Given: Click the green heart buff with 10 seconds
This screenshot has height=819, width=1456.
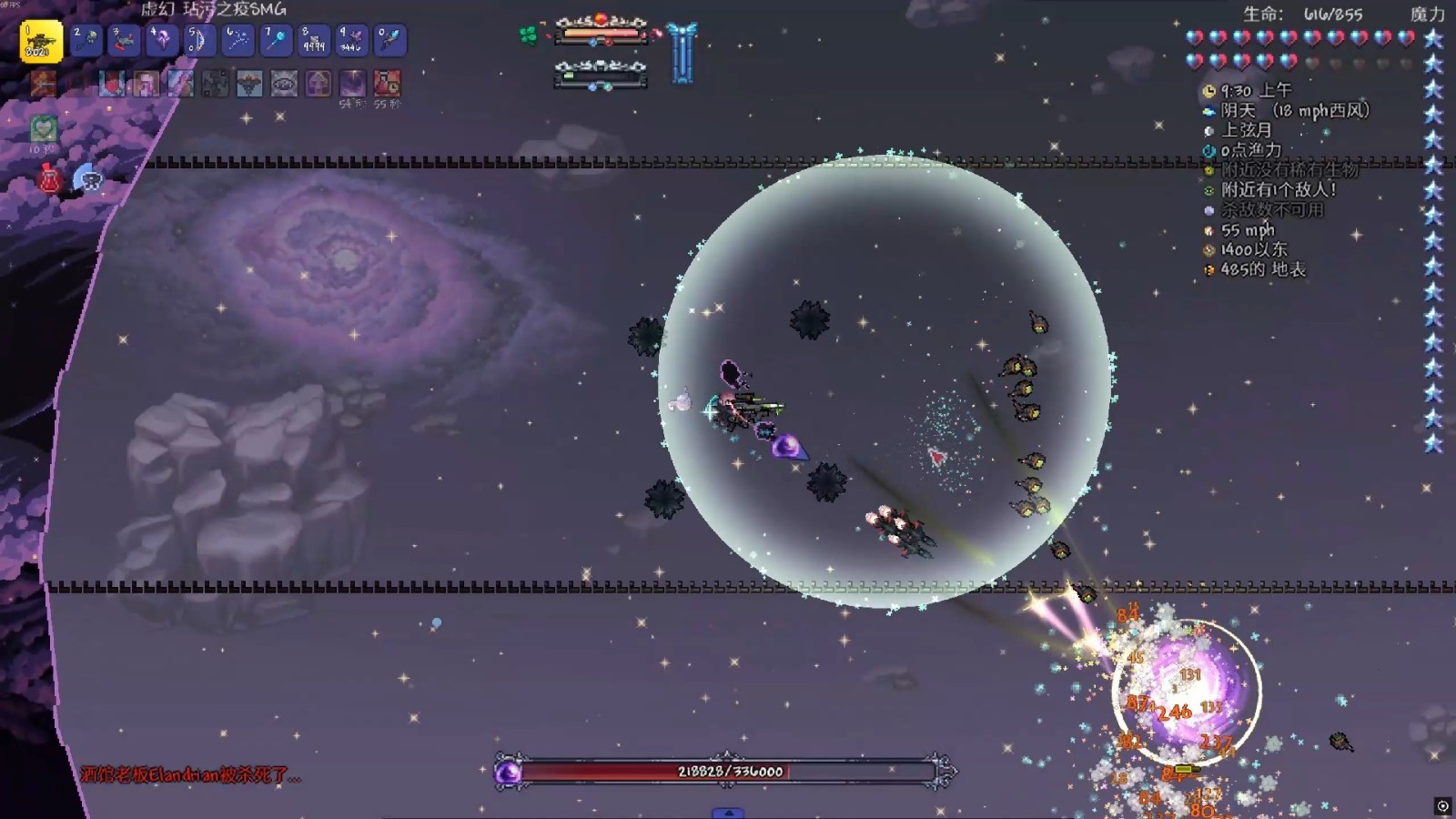Looking at the screenshot, I should click(x=43, y=129).
